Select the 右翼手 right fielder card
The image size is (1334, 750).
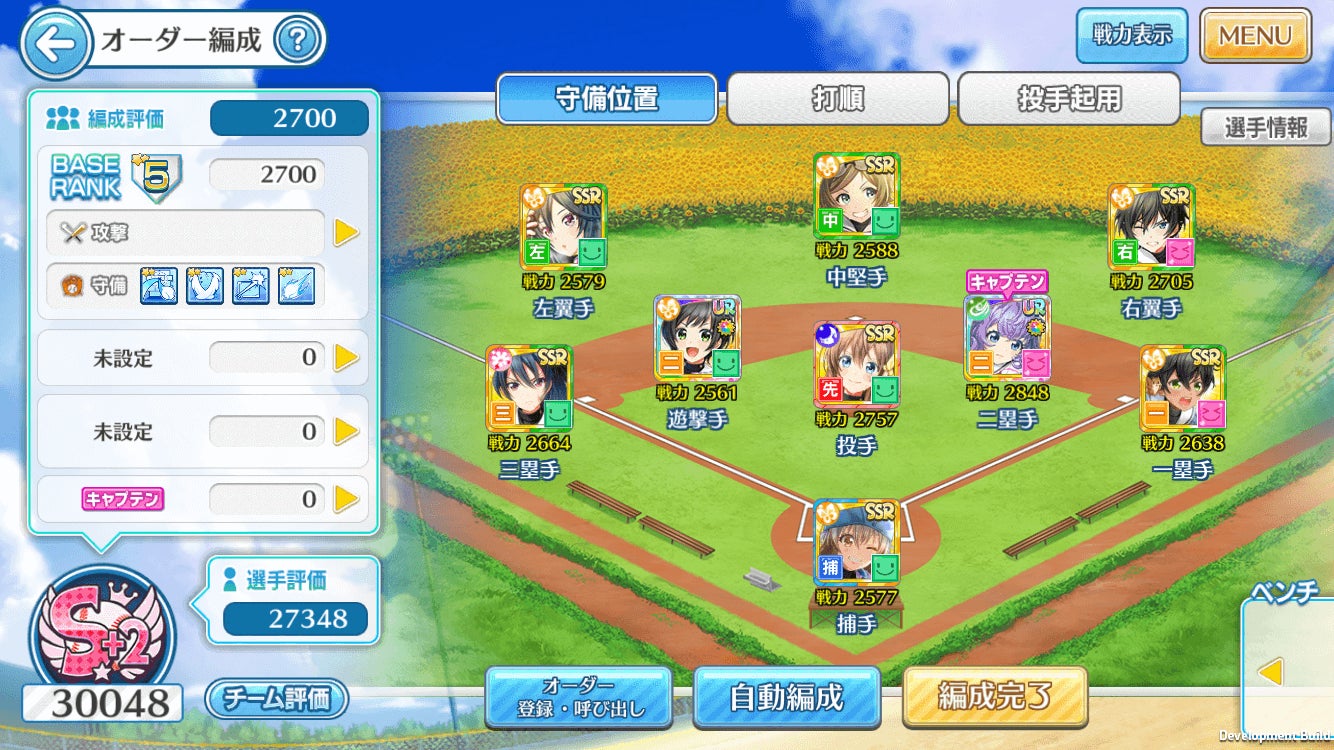[x=1151, y=227]
